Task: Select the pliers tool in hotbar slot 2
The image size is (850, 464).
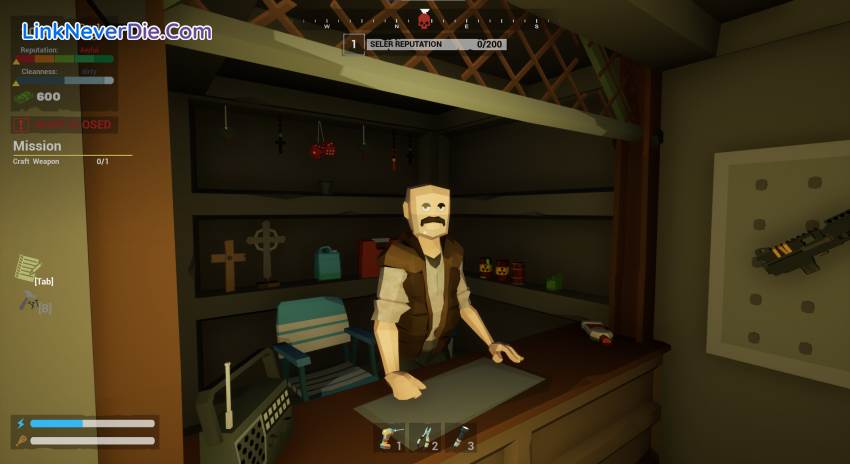Action: click(x=424, y=436)
